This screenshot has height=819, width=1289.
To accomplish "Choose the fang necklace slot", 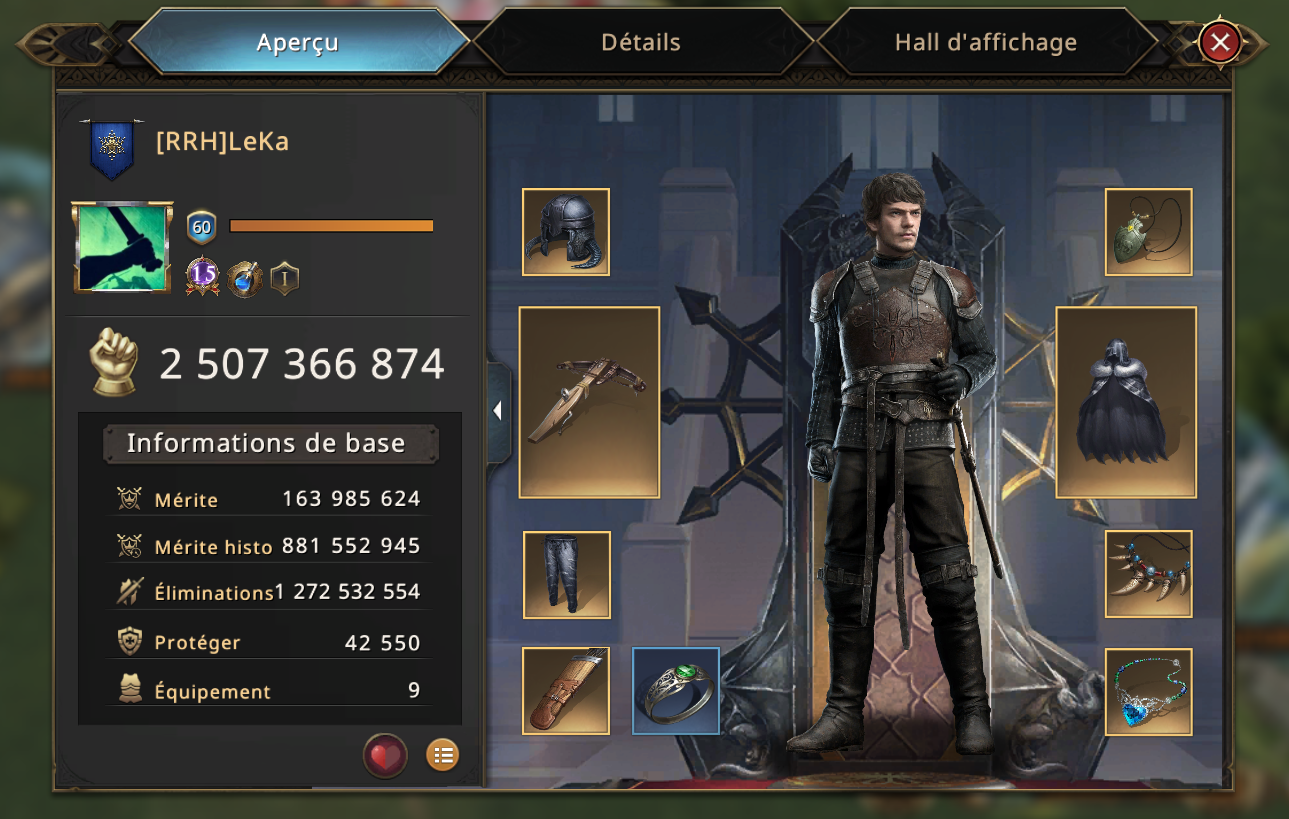I will 1148,574.
